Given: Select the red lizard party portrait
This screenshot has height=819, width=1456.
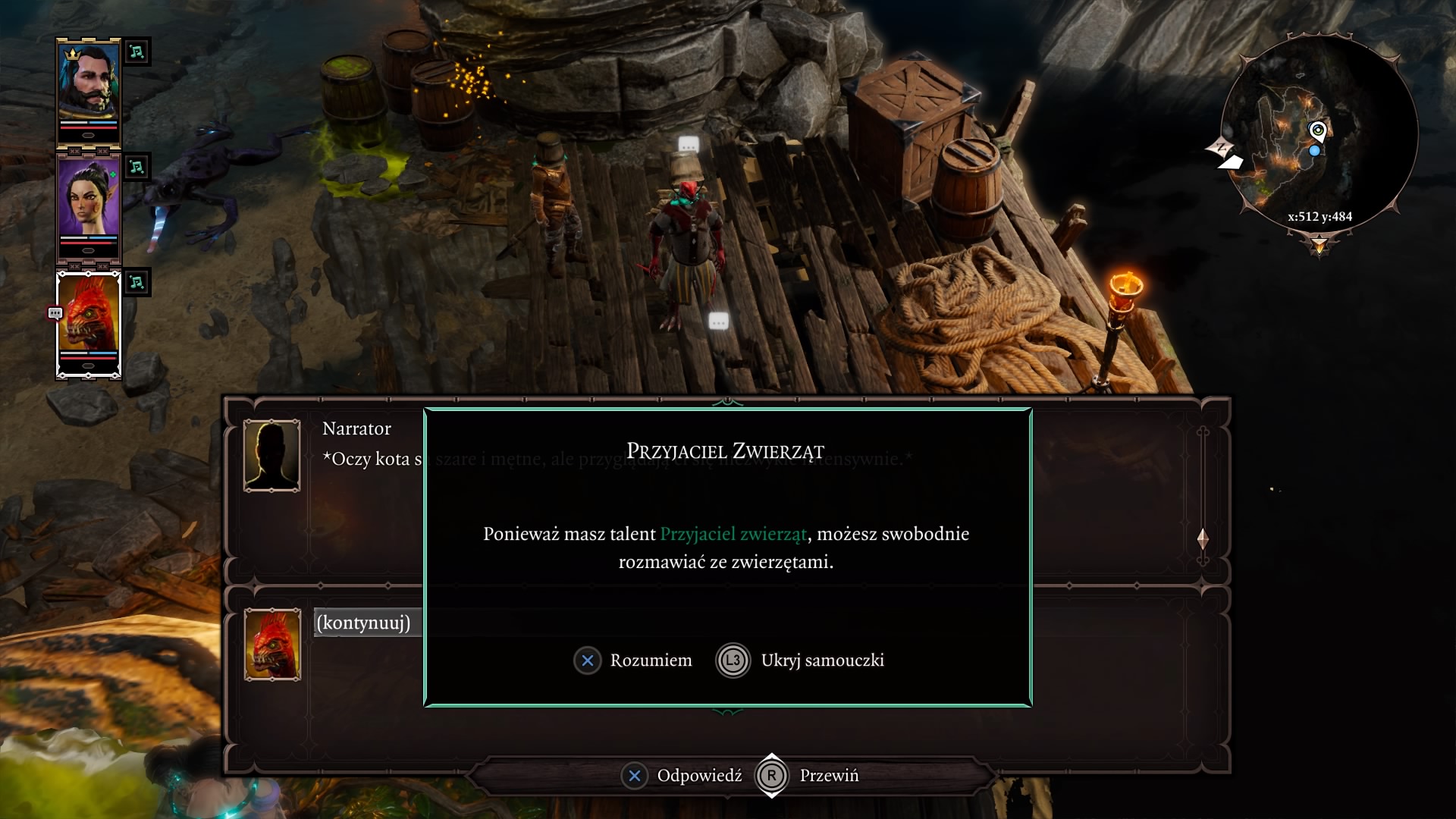Looking at the screenshot, I should pos(89,322).
